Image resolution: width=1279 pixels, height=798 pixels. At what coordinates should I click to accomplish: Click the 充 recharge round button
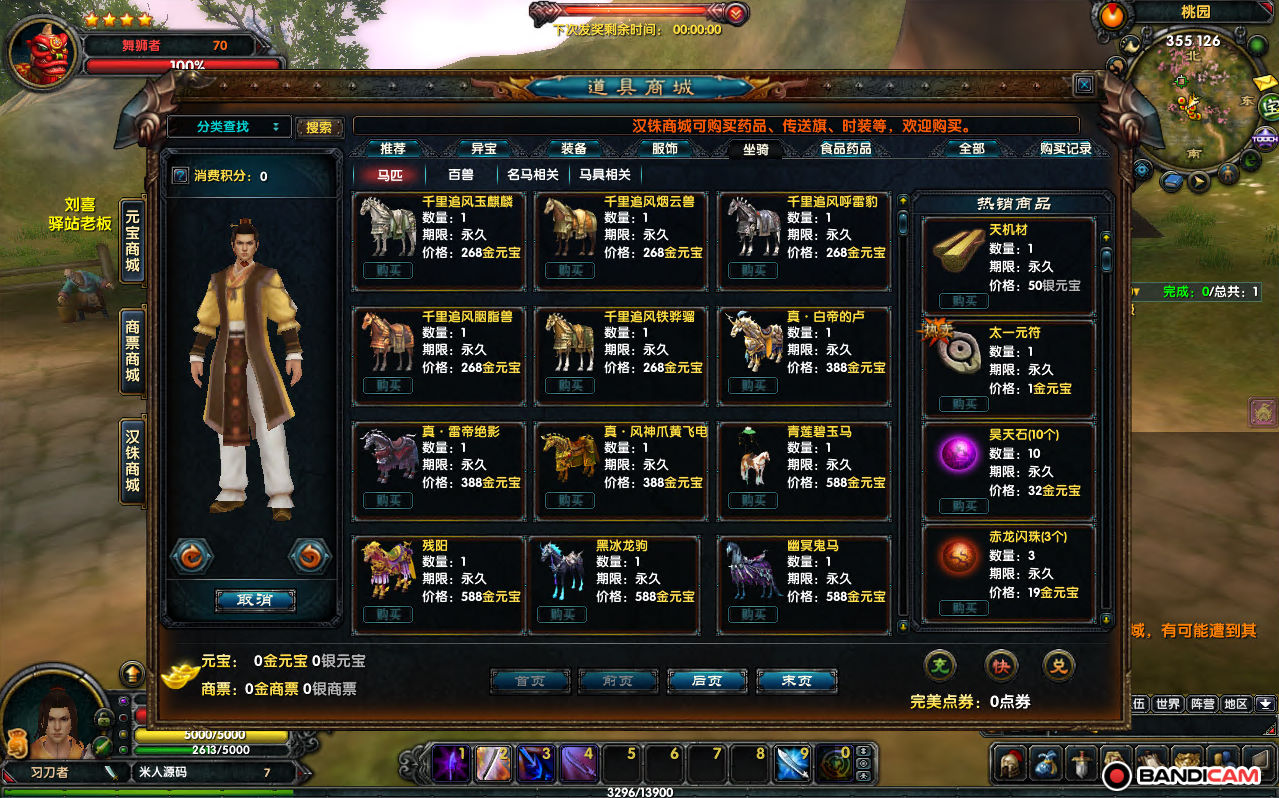pos(939,664)
